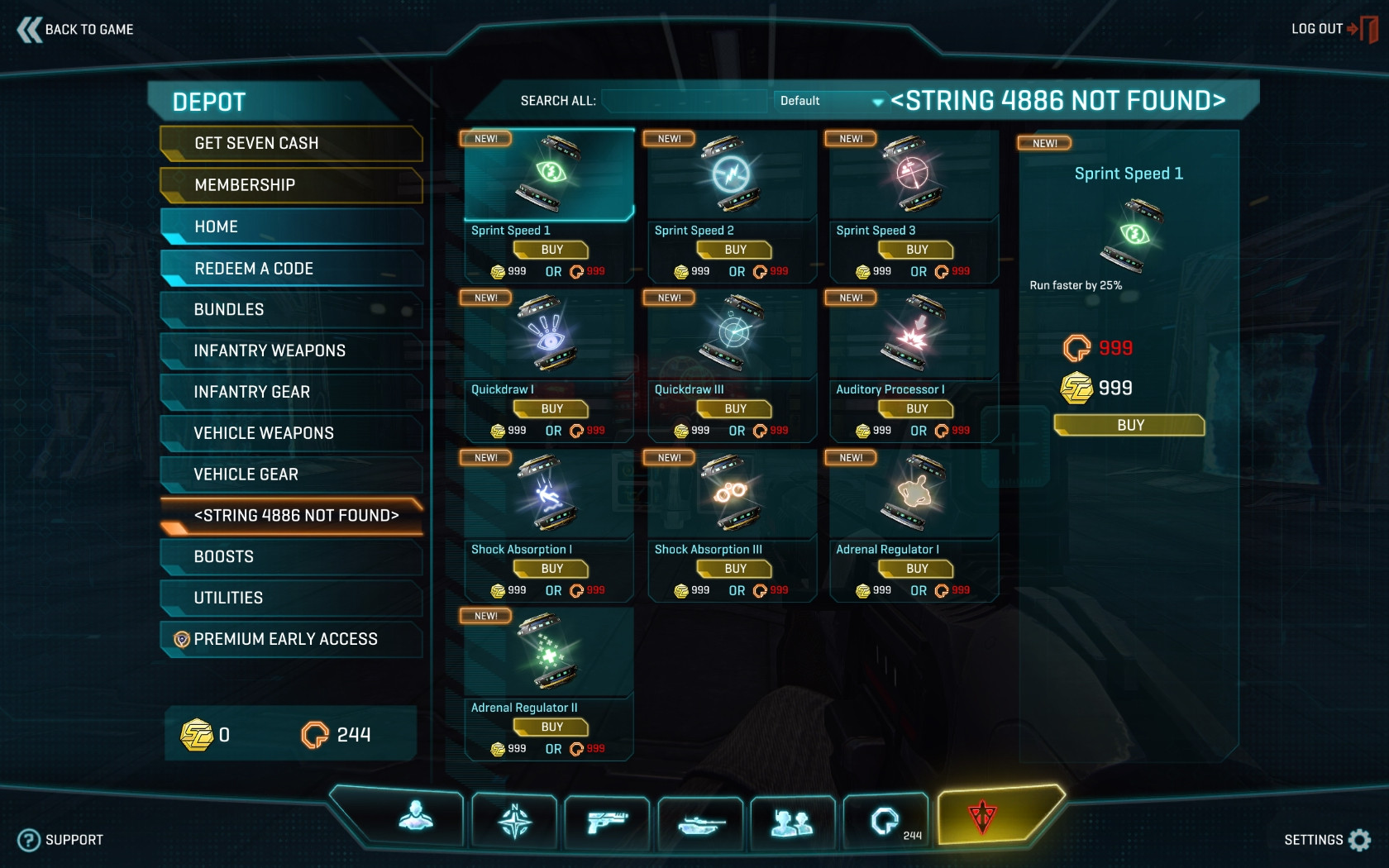Show Vehicle Gear items
This screenshot has width=1389, height=868.
(x=290, y=475)
